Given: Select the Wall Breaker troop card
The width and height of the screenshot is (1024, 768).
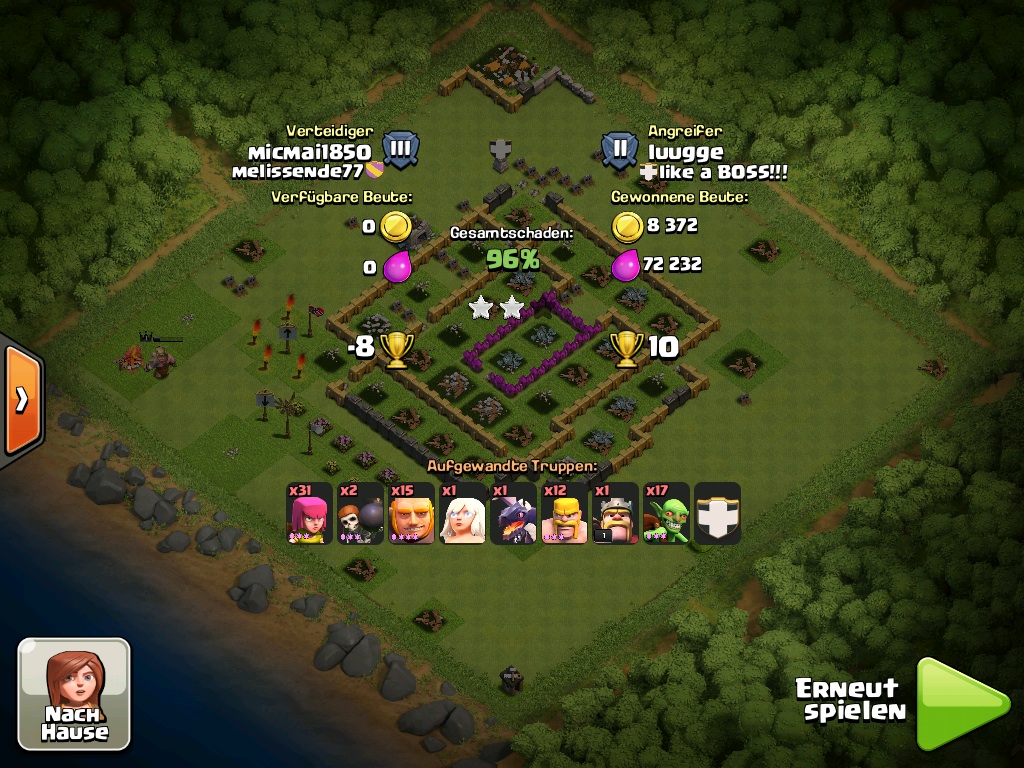Looking at the screenshot, I should coord(360,514).
